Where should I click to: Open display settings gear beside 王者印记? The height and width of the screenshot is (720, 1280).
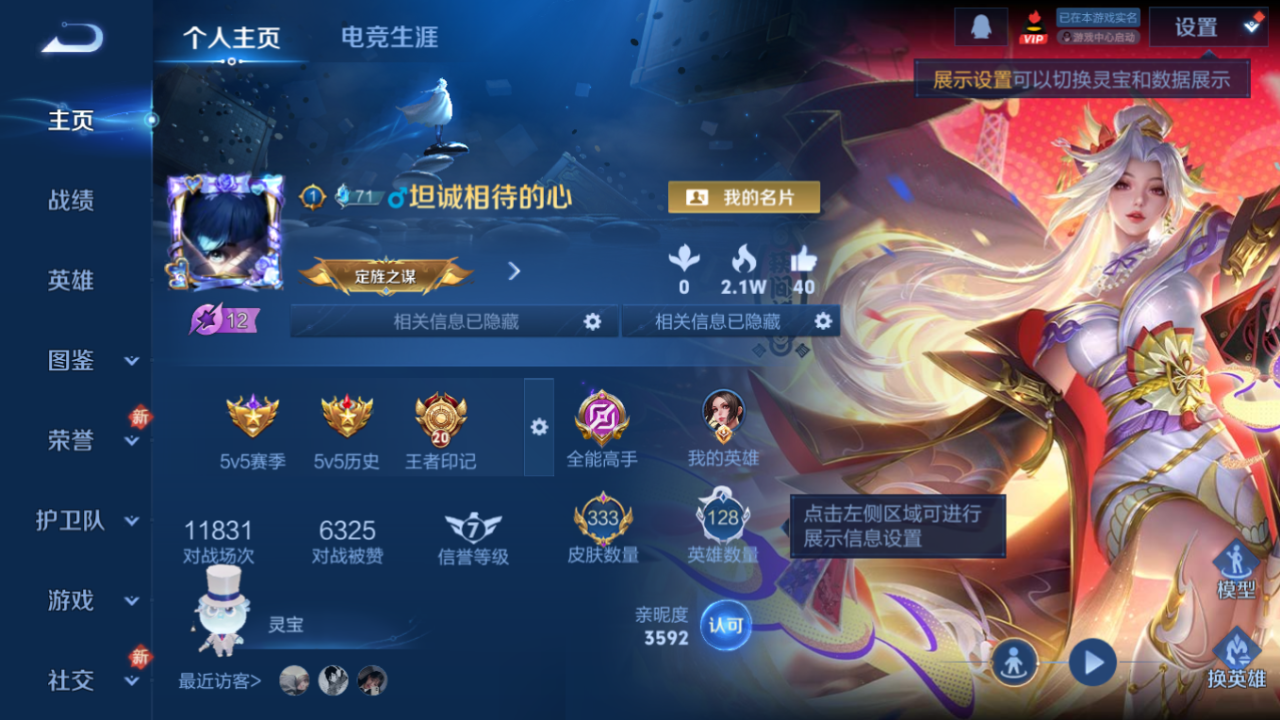pyautogui.click(x=540, y=427)
